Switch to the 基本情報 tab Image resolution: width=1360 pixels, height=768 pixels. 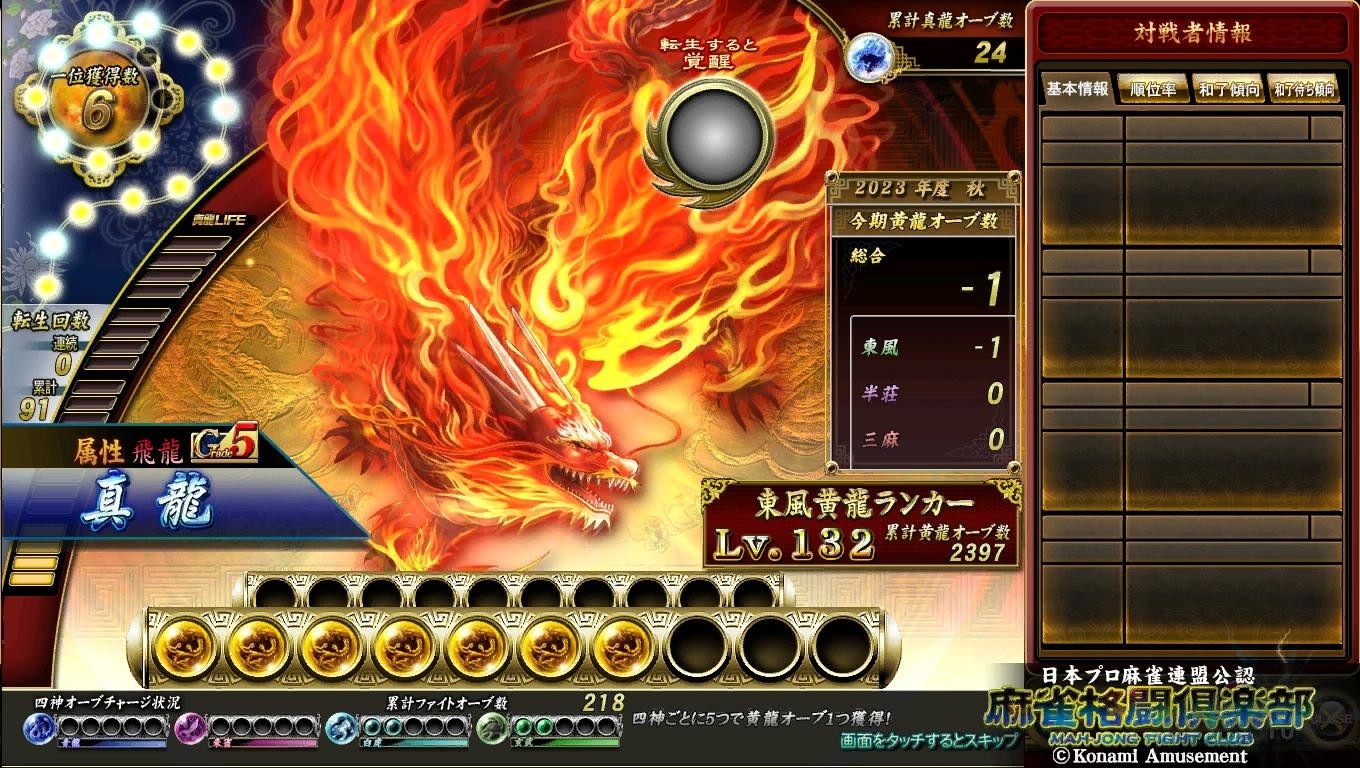(x=1077, y=89)
